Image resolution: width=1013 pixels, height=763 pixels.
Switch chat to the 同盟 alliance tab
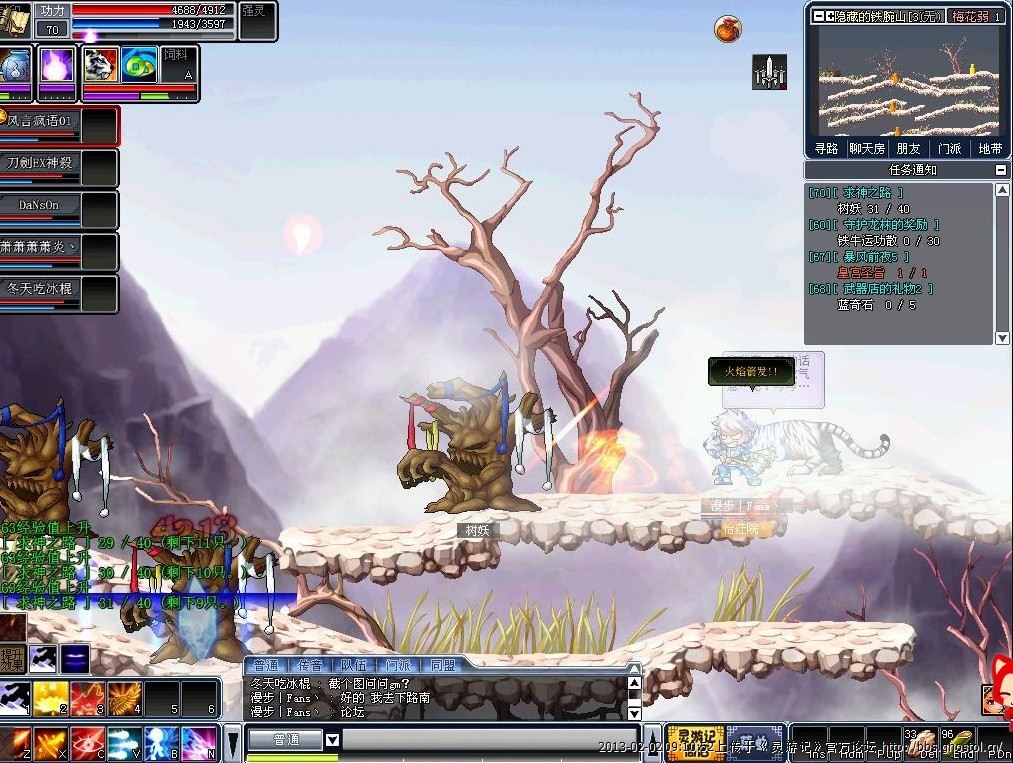coord(442,665)
